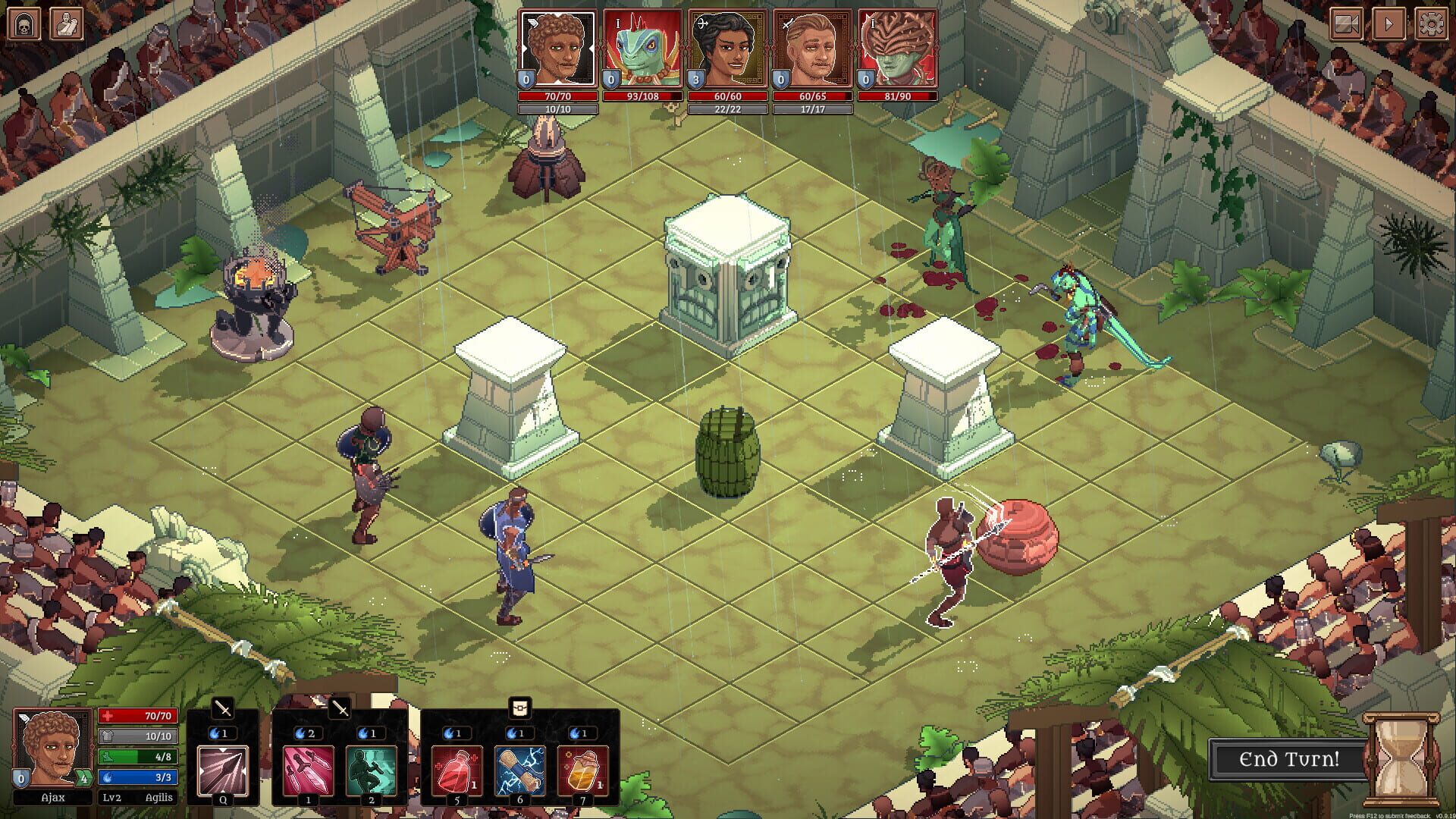Screen dimensions: 1456x819
Task: Select the leftmost party member portrait showing 70/70
Action: [558, 47]
